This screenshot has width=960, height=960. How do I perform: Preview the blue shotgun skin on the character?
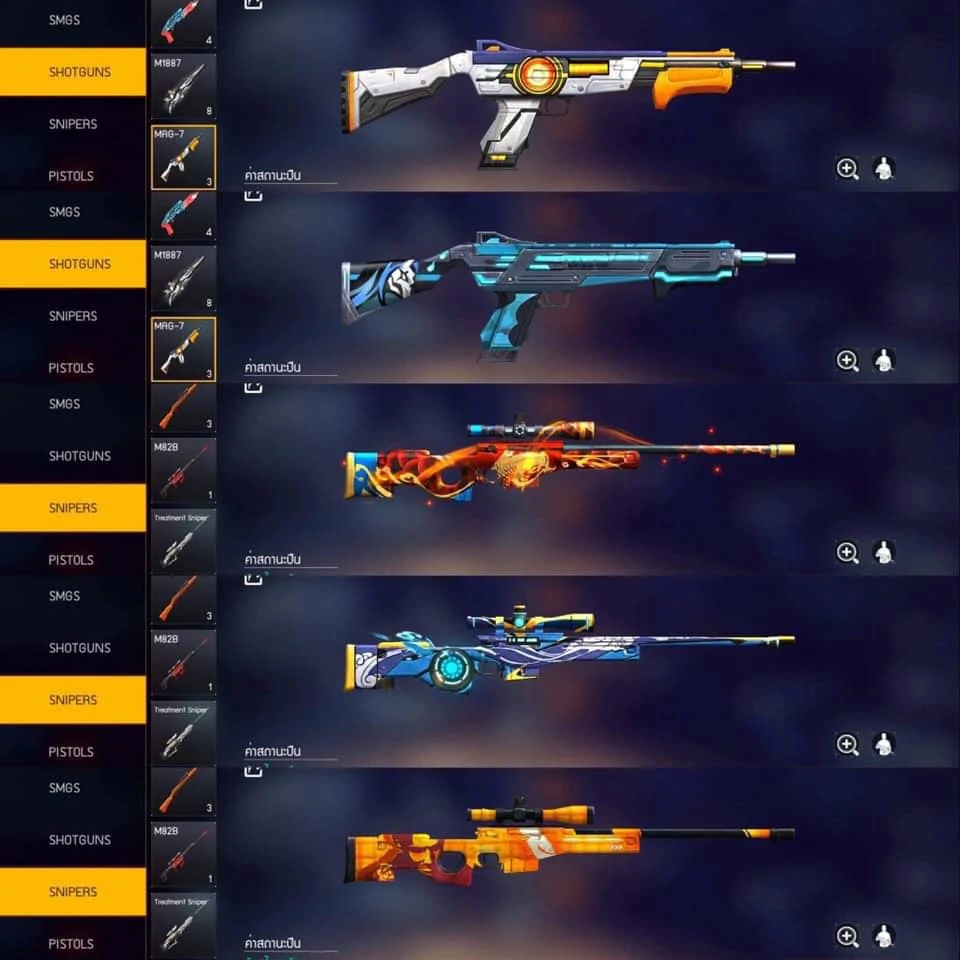click(884, 361)
